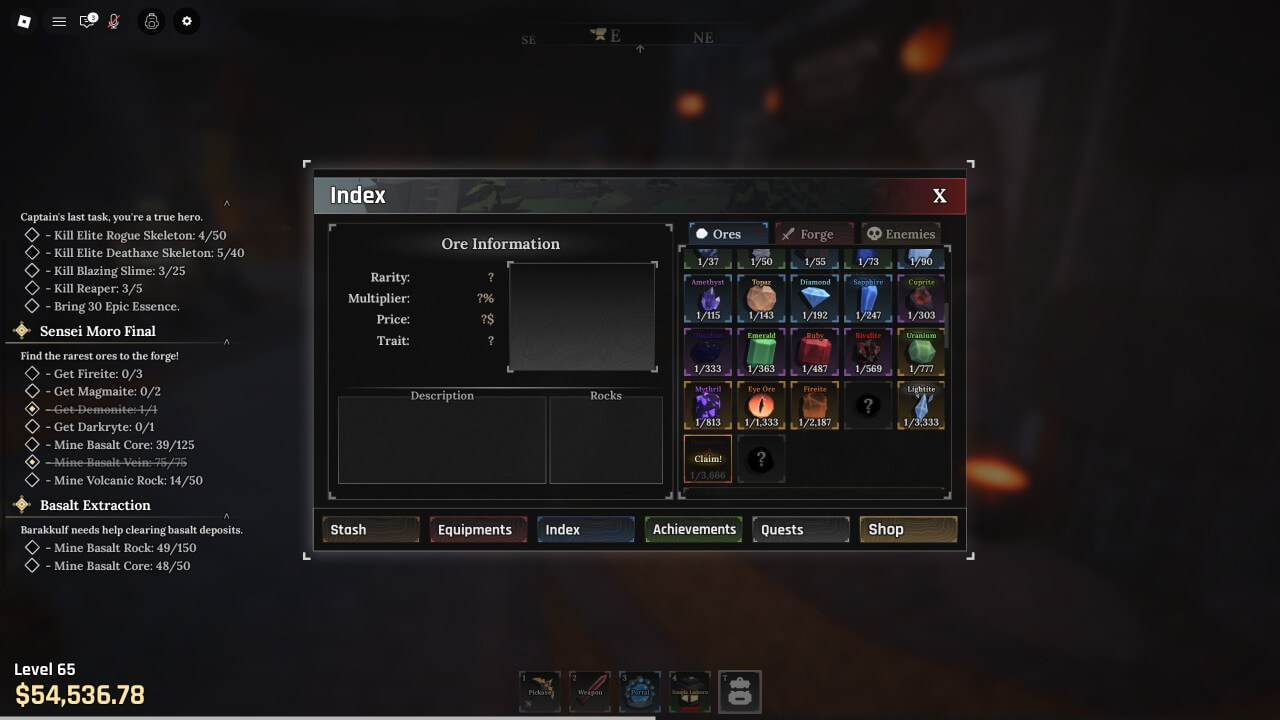Switch to the Forge tab
1280x720 pixels.
pyautogui.click(x=814, y=234)
